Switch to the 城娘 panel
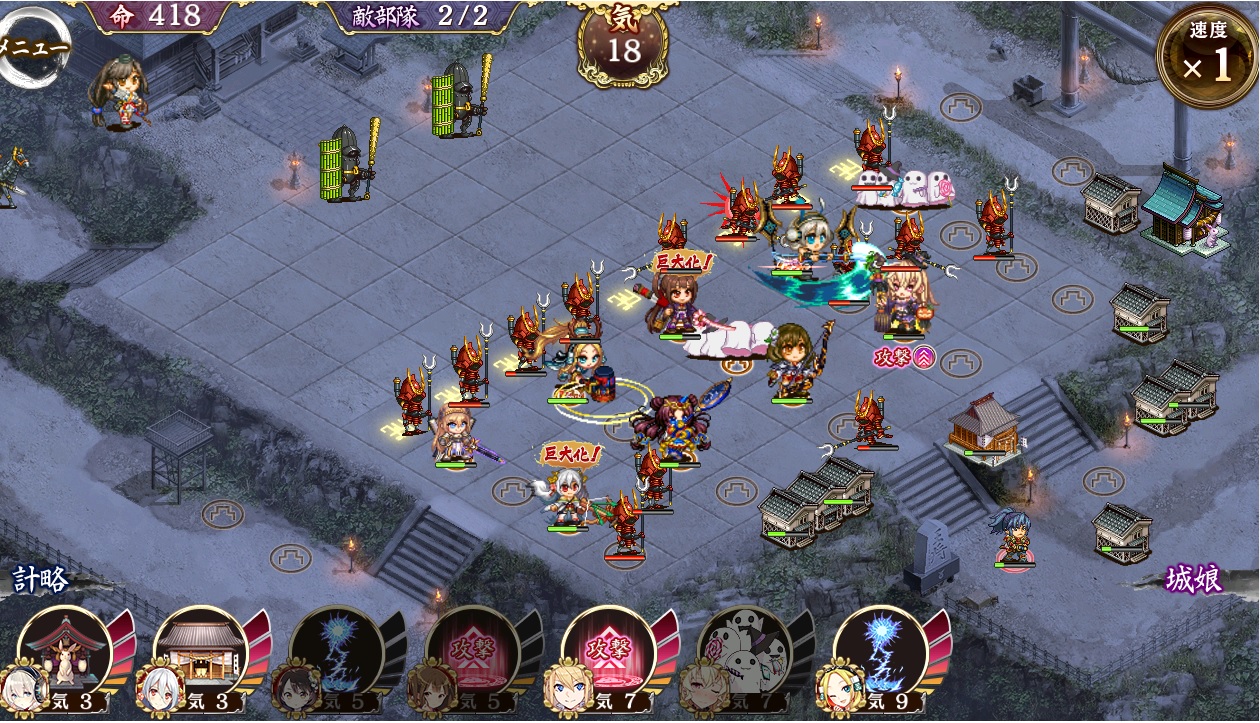The width and height of the screenshot is (1260, 723). pyautogui.click(x=1194, y=580)
